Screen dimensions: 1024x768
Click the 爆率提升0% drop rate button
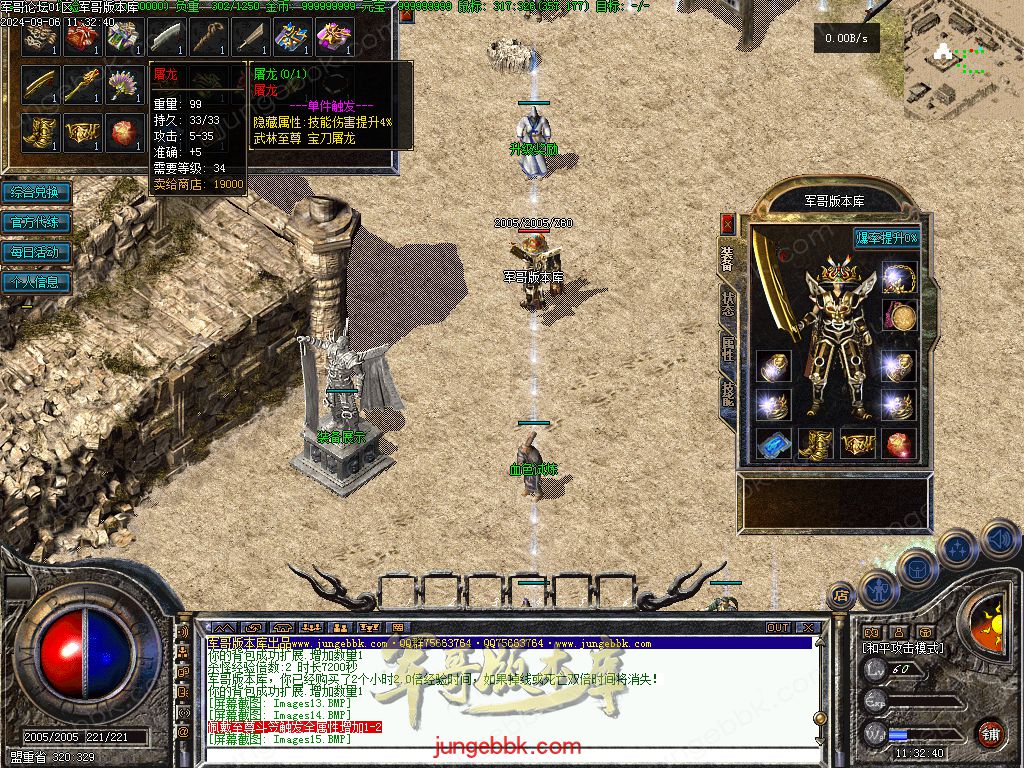(886, 238)
